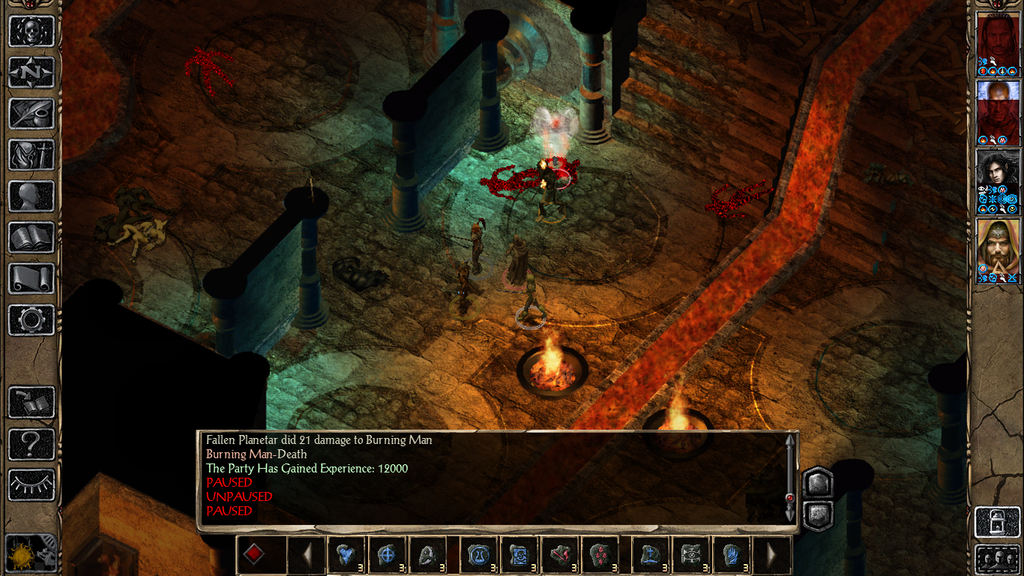Select the hooded bearded man portrait
Image resolution: width=1024 pixels, height=576 pixels.
(997, 247)
